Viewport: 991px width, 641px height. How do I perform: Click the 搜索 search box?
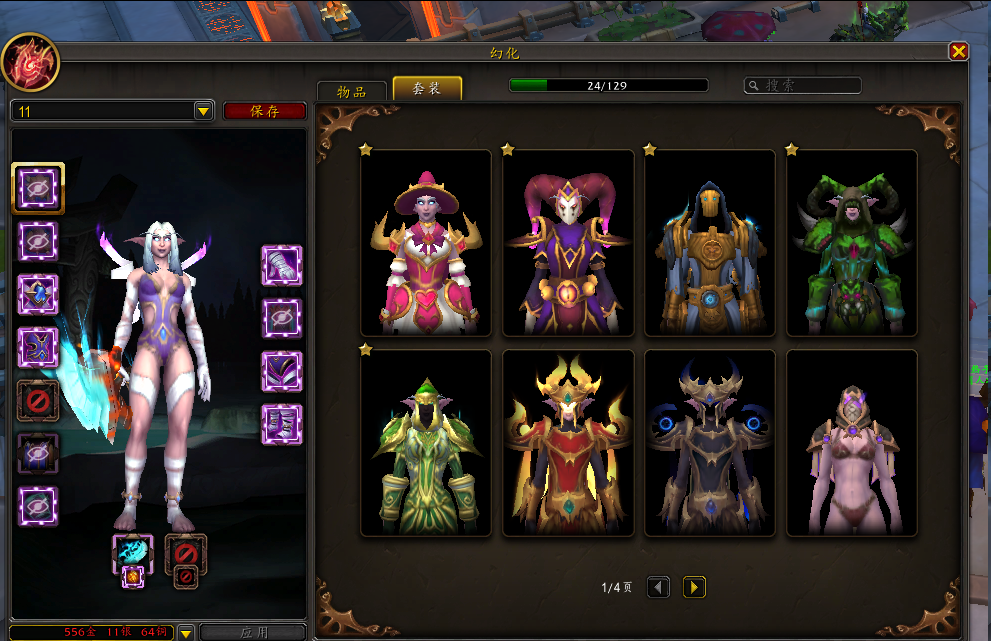[803, 86]
